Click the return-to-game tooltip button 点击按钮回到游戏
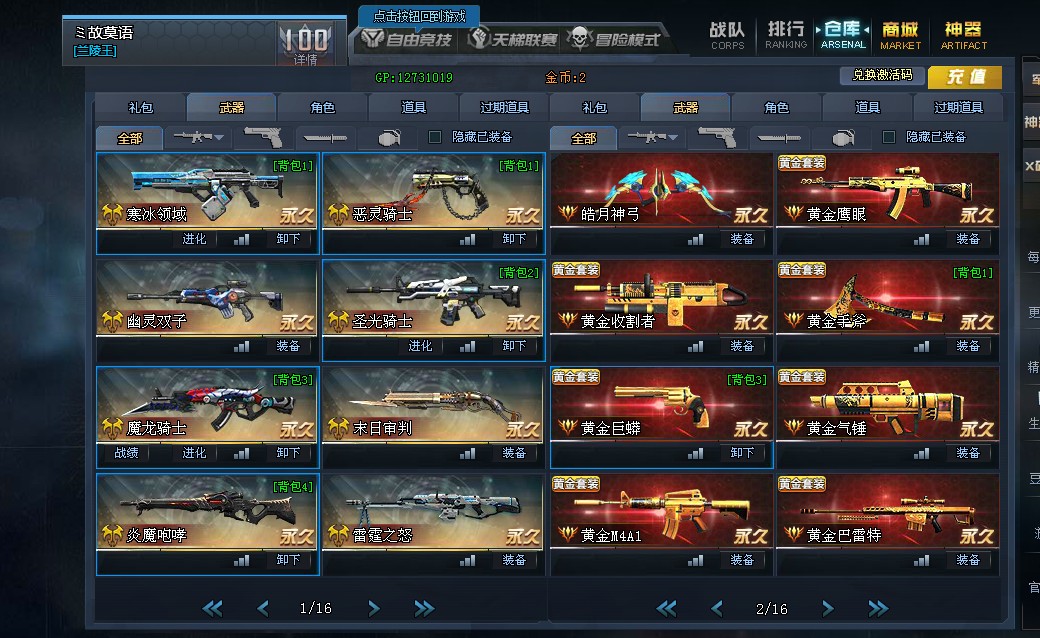 tap(419, 16)
